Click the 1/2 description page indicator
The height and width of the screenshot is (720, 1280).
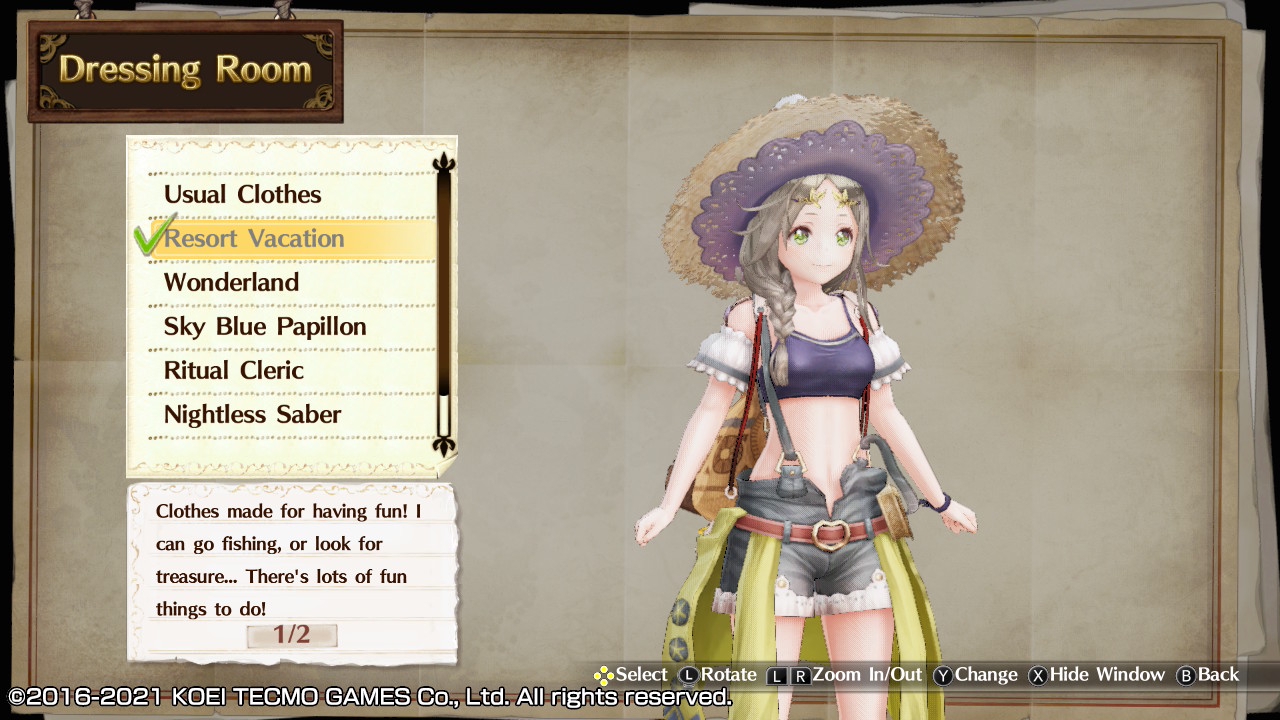click(x=292, y=635)
